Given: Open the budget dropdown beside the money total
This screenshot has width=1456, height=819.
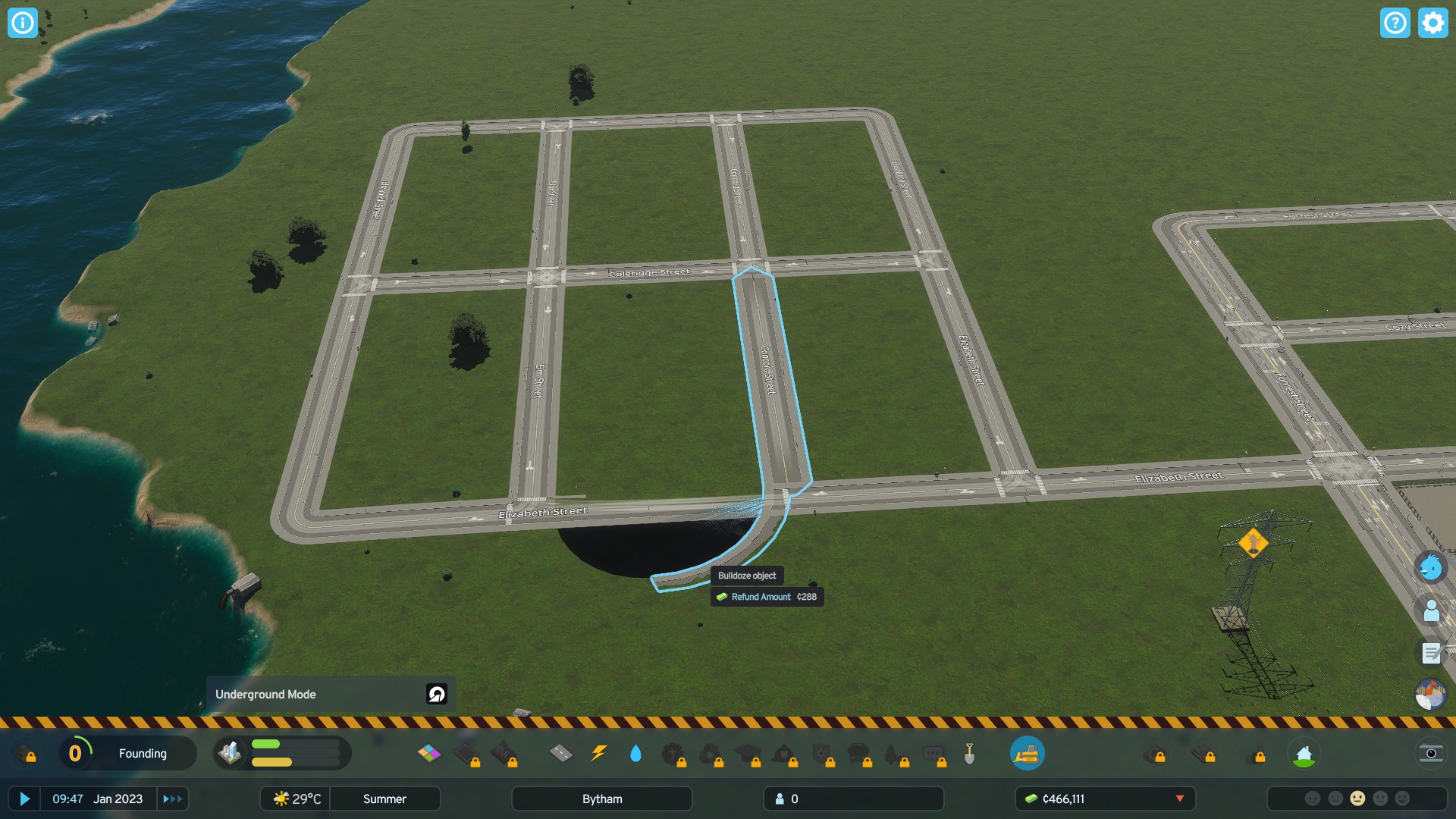Looking at the screenshot, I should click(1180, 799).
